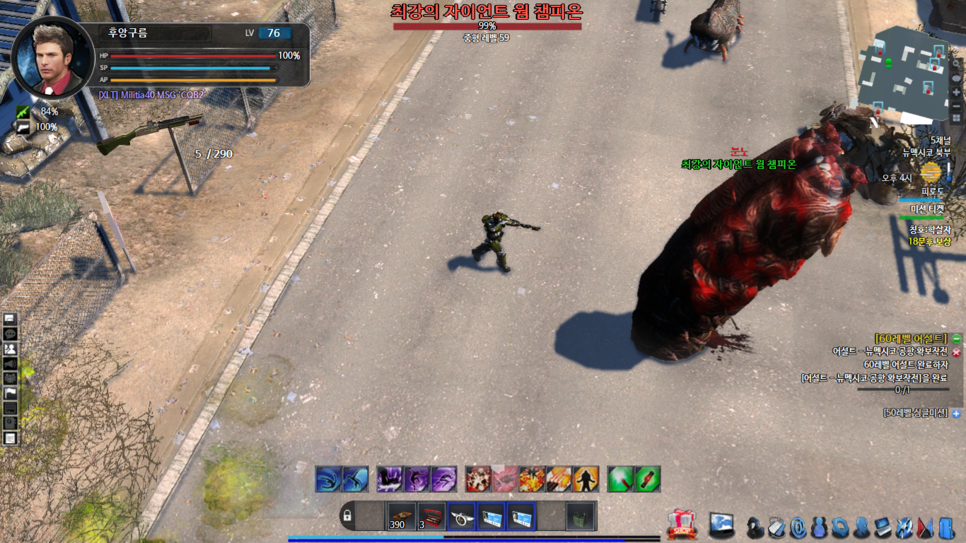Open the gift box shop icon
966x543 pixels.
682,523
